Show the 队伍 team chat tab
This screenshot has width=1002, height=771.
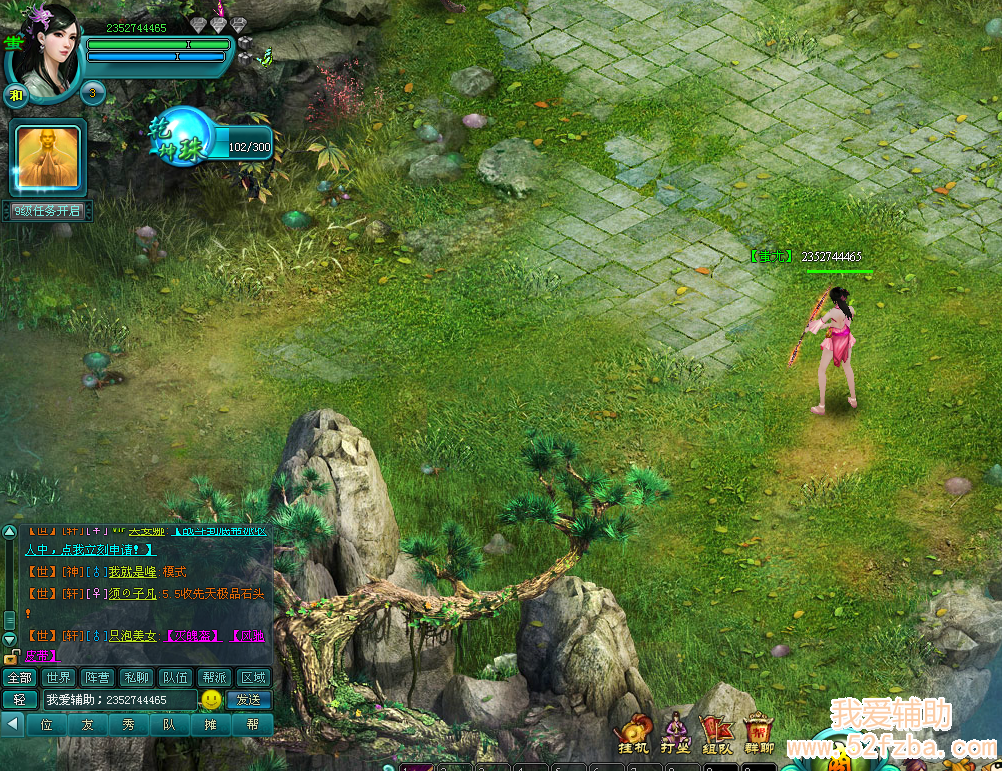(x=175, y=677)
